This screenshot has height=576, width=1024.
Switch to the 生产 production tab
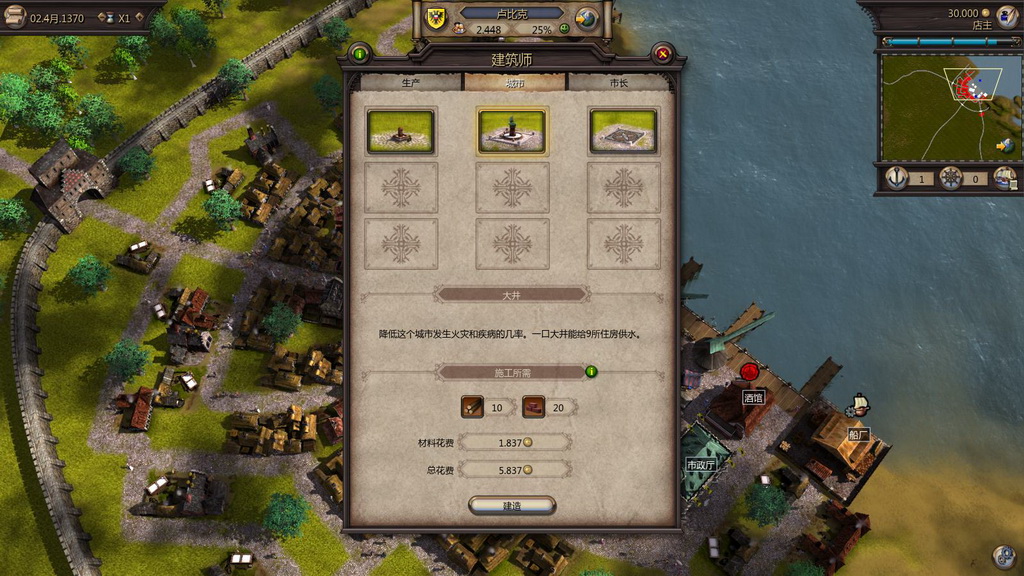coord(410,83)
